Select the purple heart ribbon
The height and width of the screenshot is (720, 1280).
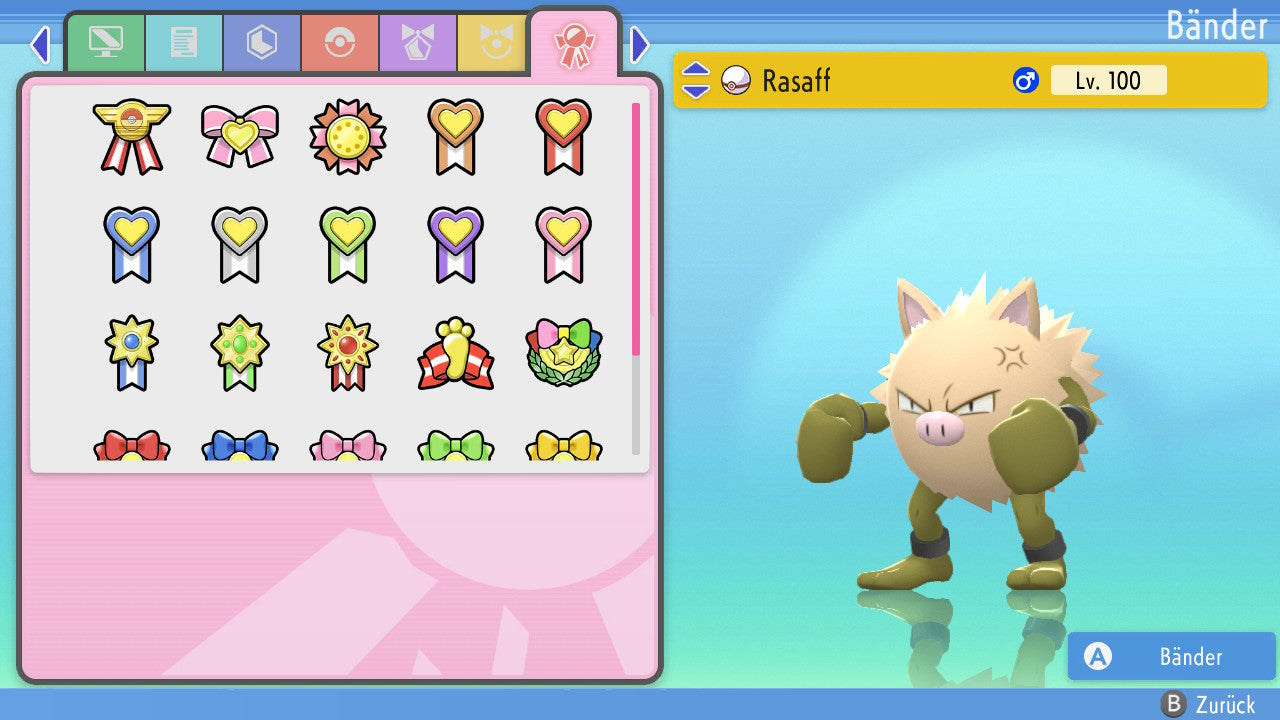[x=455, y=244]
